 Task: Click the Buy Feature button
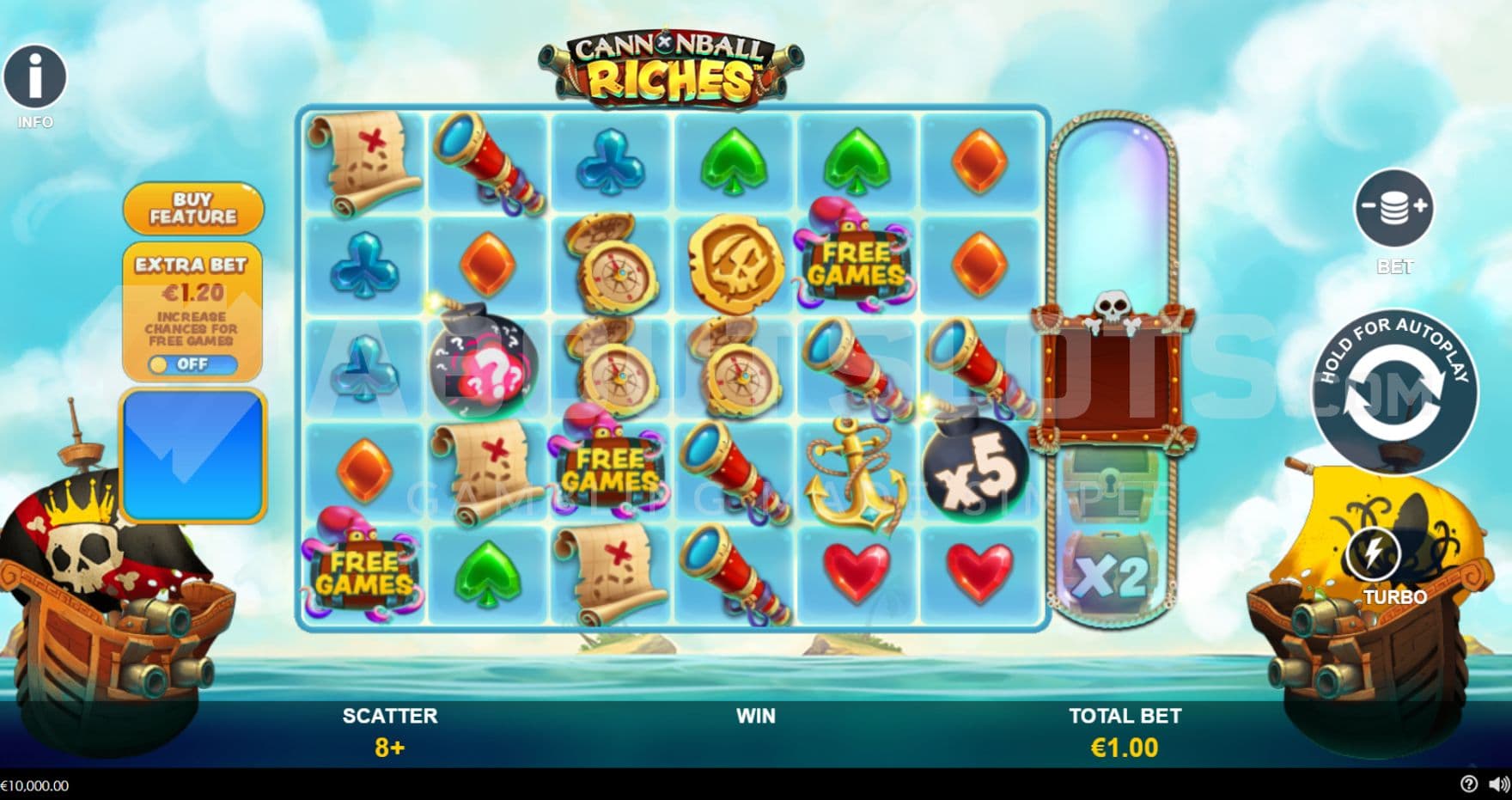(x=193, y=208)
